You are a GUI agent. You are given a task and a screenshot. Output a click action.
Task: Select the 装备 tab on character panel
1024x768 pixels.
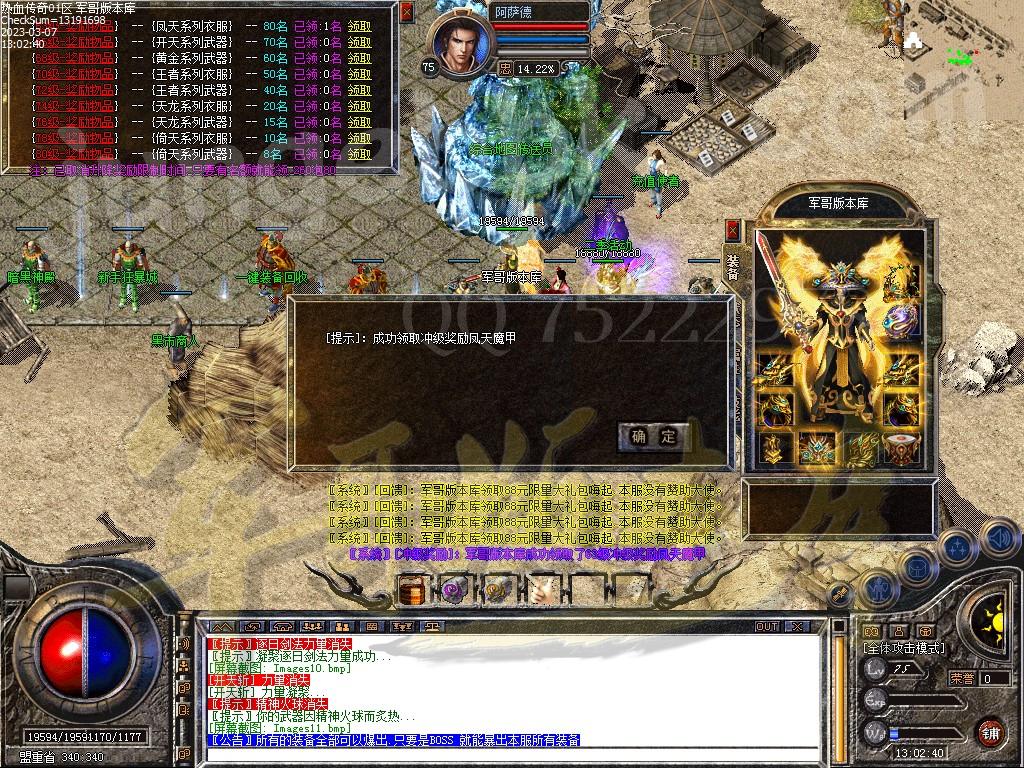coord(733,266)
